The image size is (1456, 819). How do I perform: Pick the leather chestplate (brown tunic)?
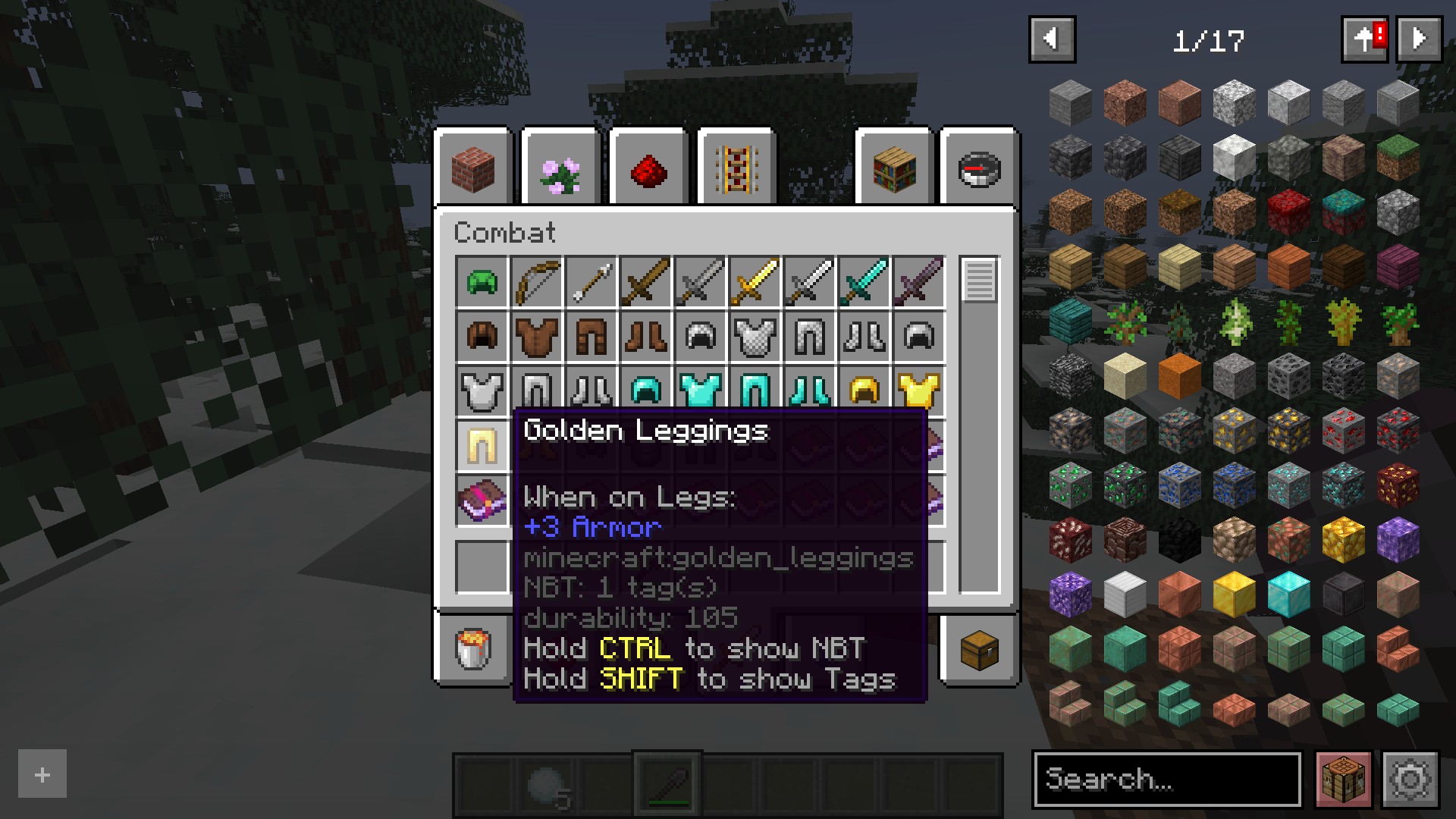[537, 337]
